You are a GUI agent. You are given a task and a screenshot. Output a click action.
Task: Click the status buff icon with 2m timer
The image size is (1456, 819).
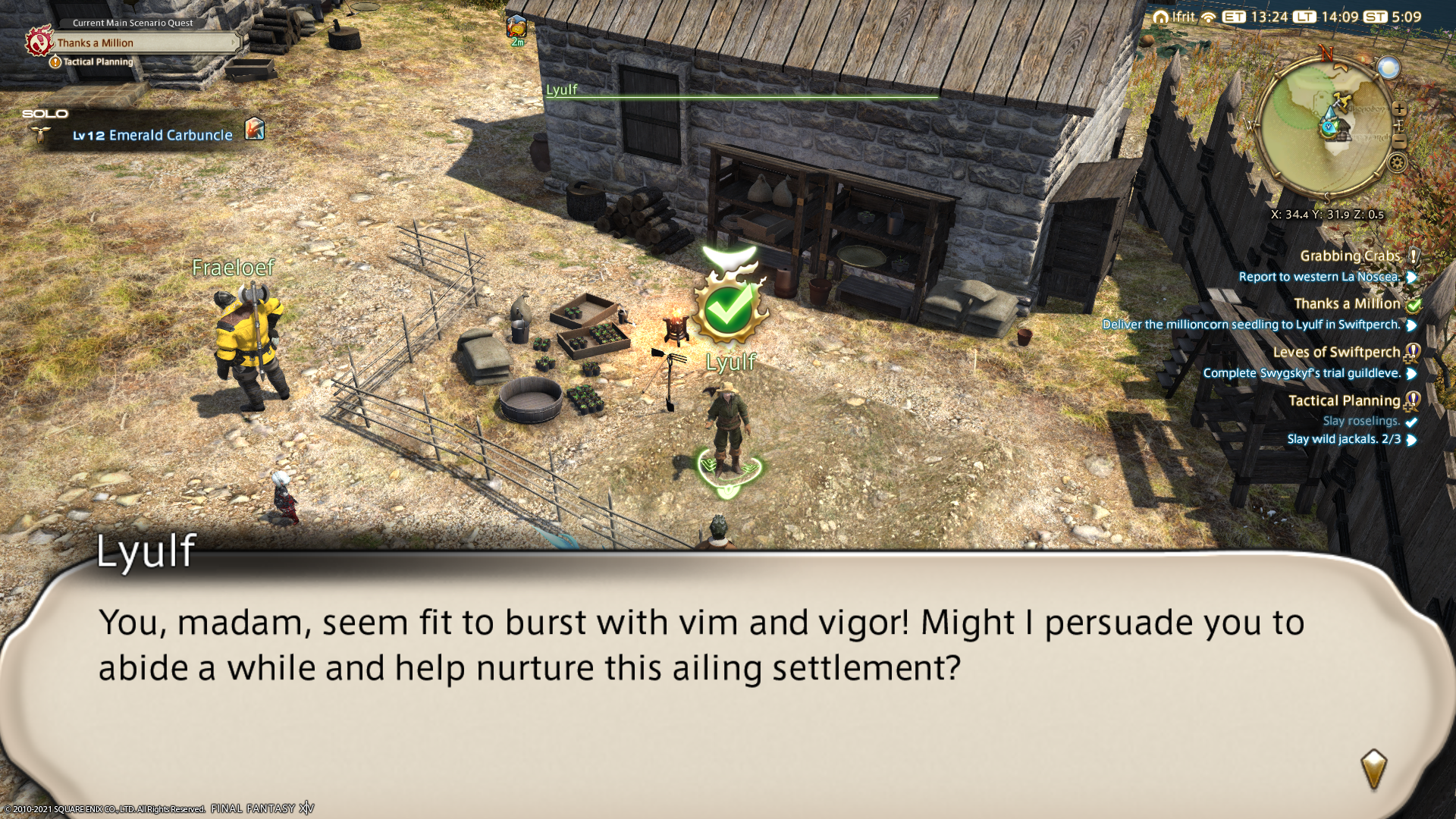tap(516, 27)
